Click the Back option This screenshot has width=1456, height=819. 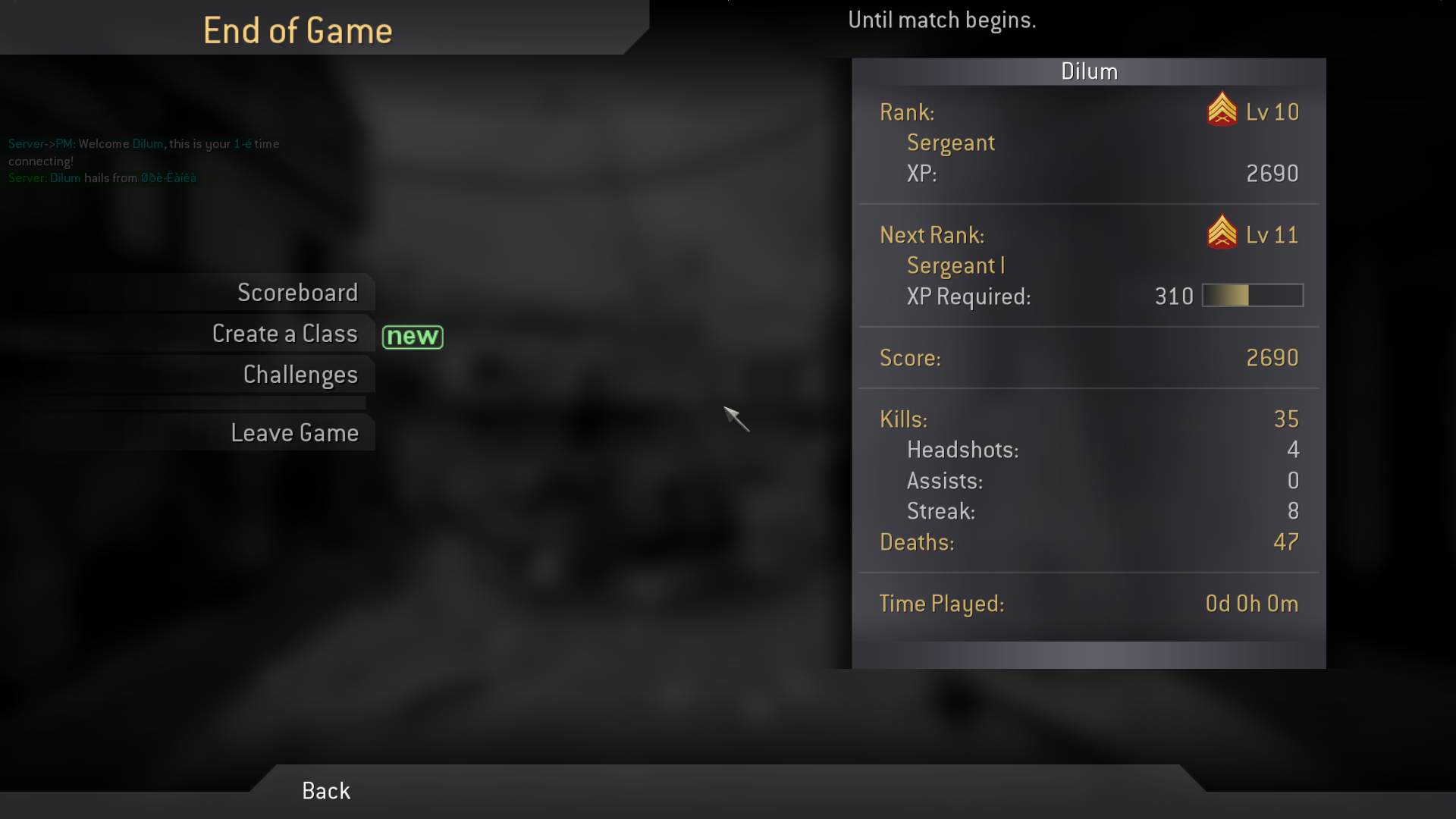325,790
